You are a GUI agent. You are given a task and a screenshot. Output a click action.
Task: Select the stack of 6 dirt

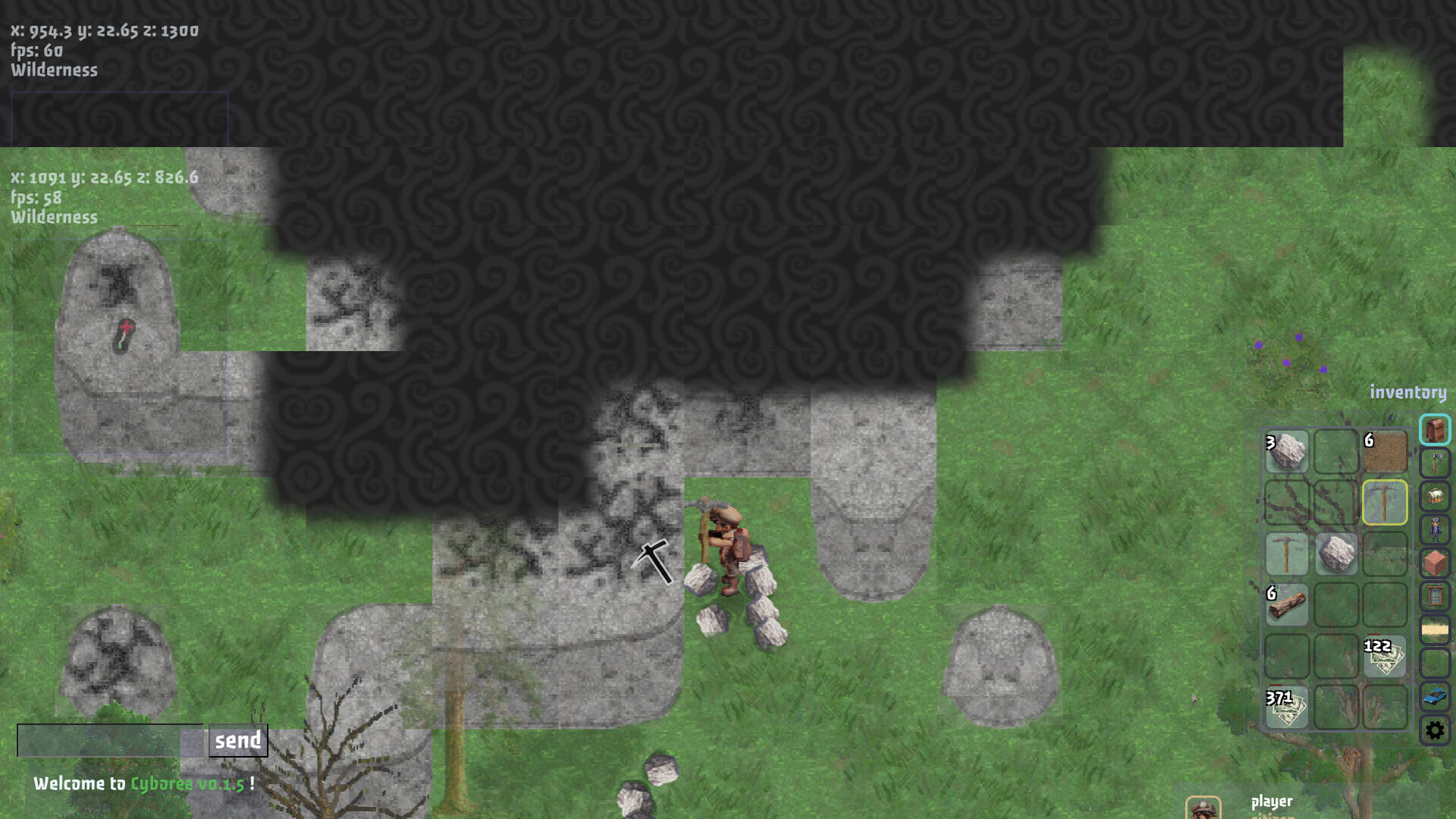(x=1386, y=451)
